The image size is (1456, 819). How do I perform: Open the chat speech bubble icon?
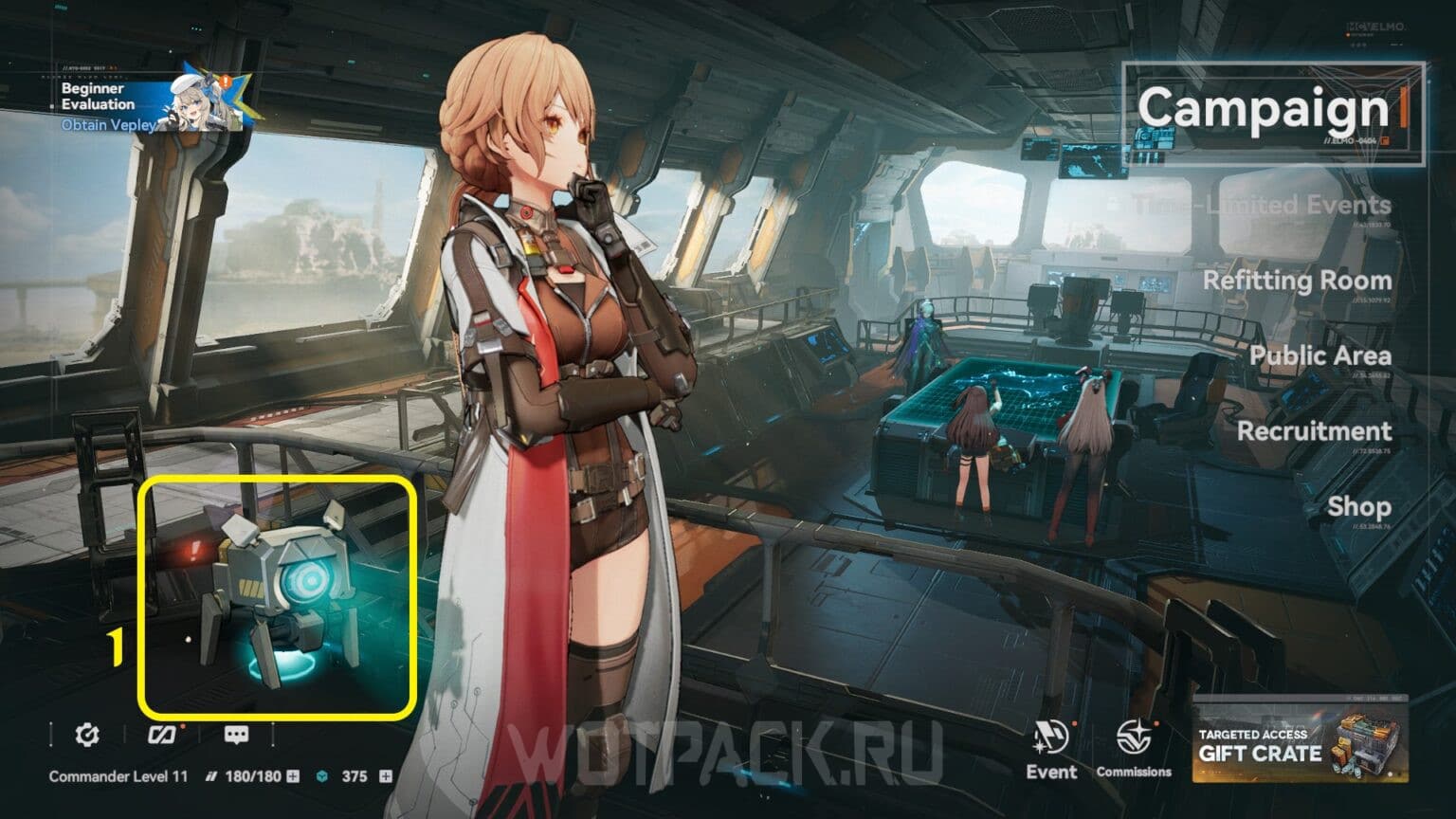coord(238,735)
